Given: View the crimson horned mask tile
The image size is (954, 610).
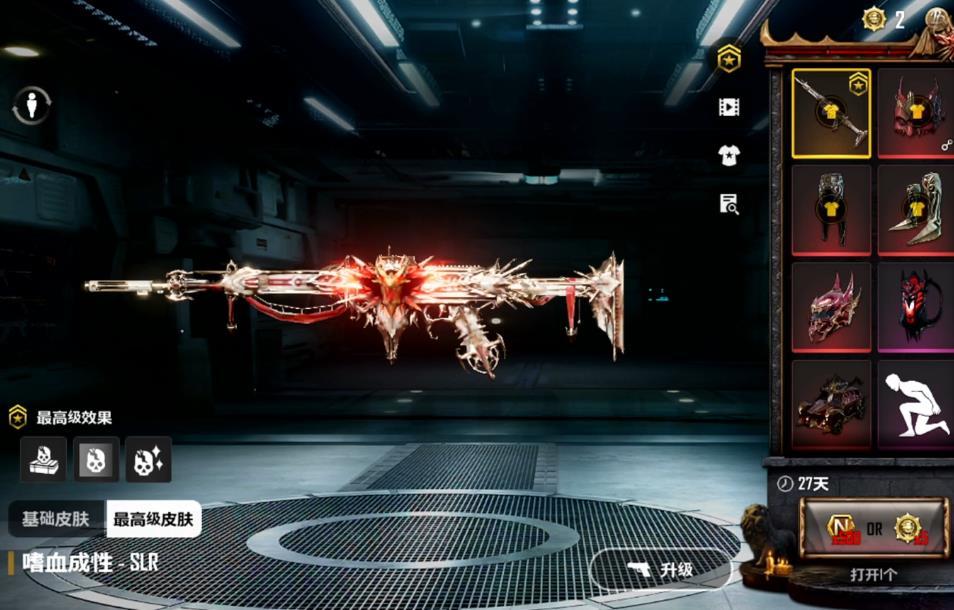Looking at the screenshot, I should [830, 307].
